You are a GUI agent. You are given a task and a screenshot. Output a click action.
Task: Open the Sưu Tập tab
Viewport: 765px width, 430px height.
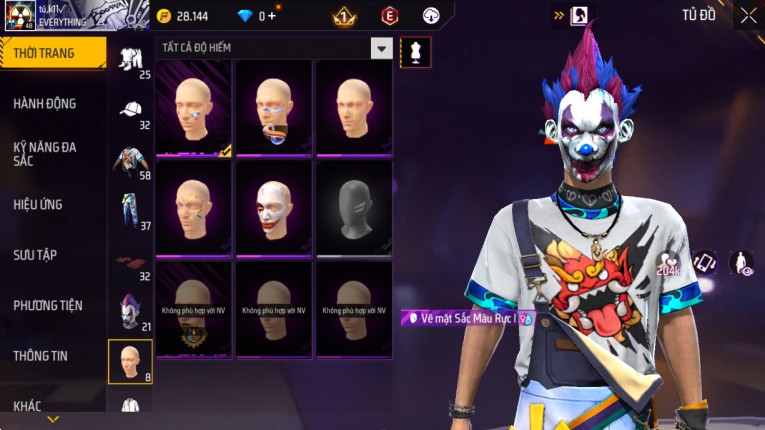[x=35, y=255]
